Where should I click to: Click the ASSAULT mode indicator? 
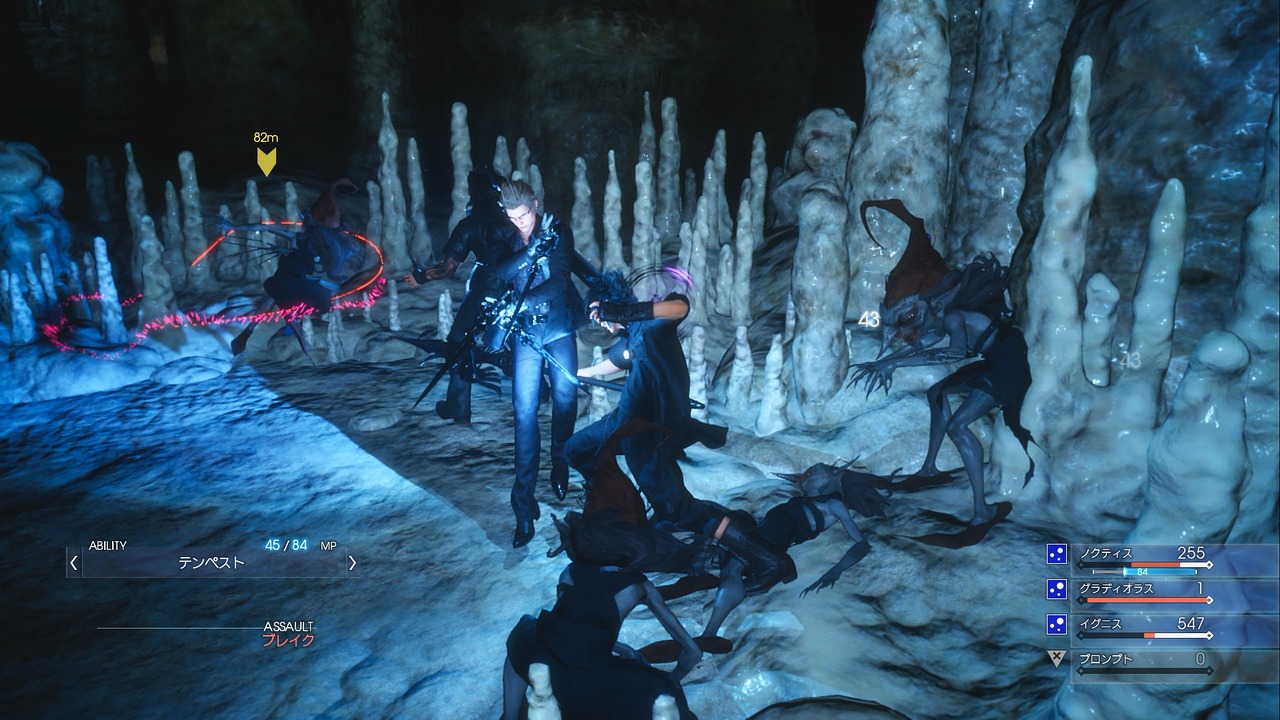tap(289, 625)
